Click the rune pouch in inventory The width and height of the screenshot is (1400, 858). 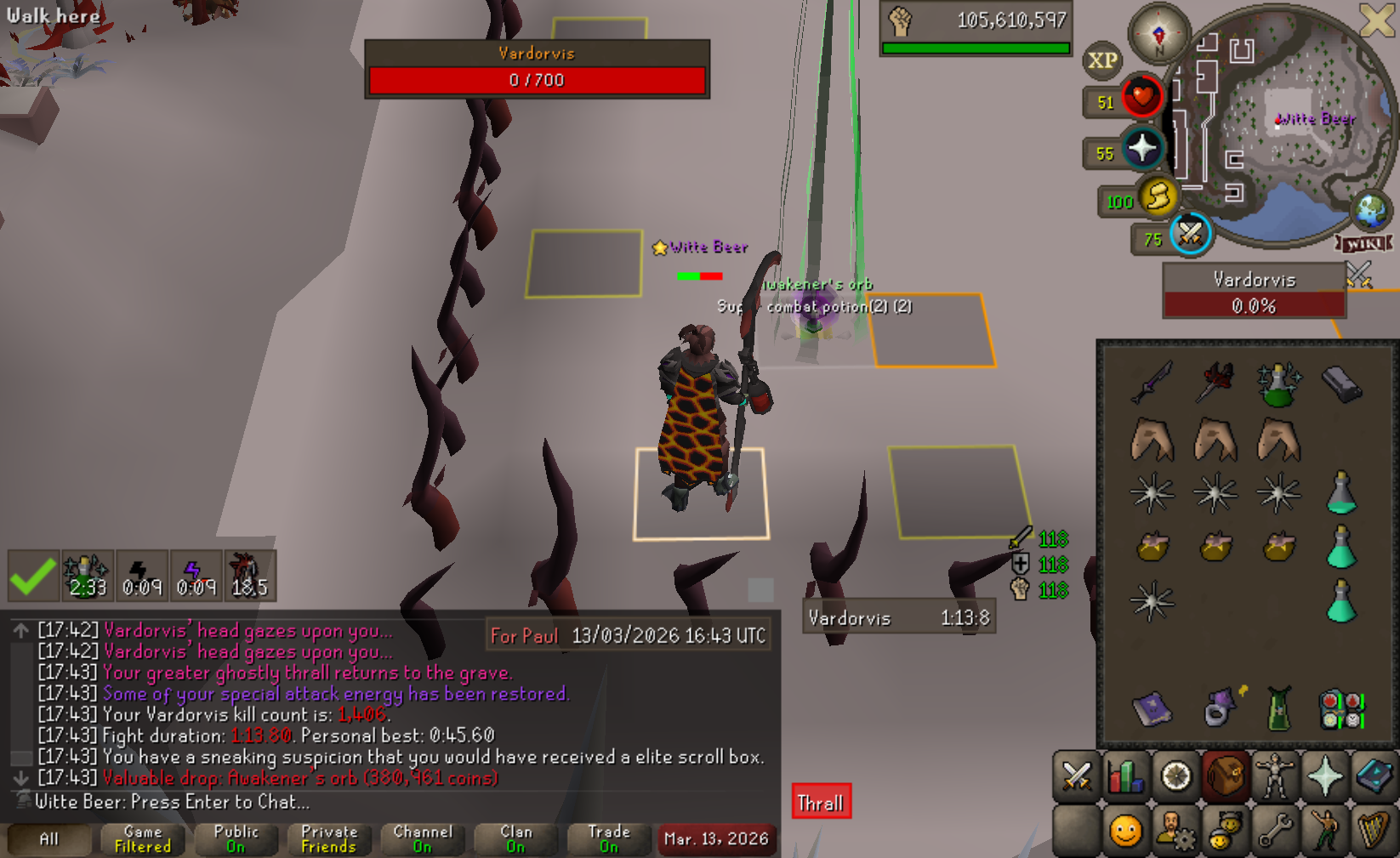(1341, 710)
